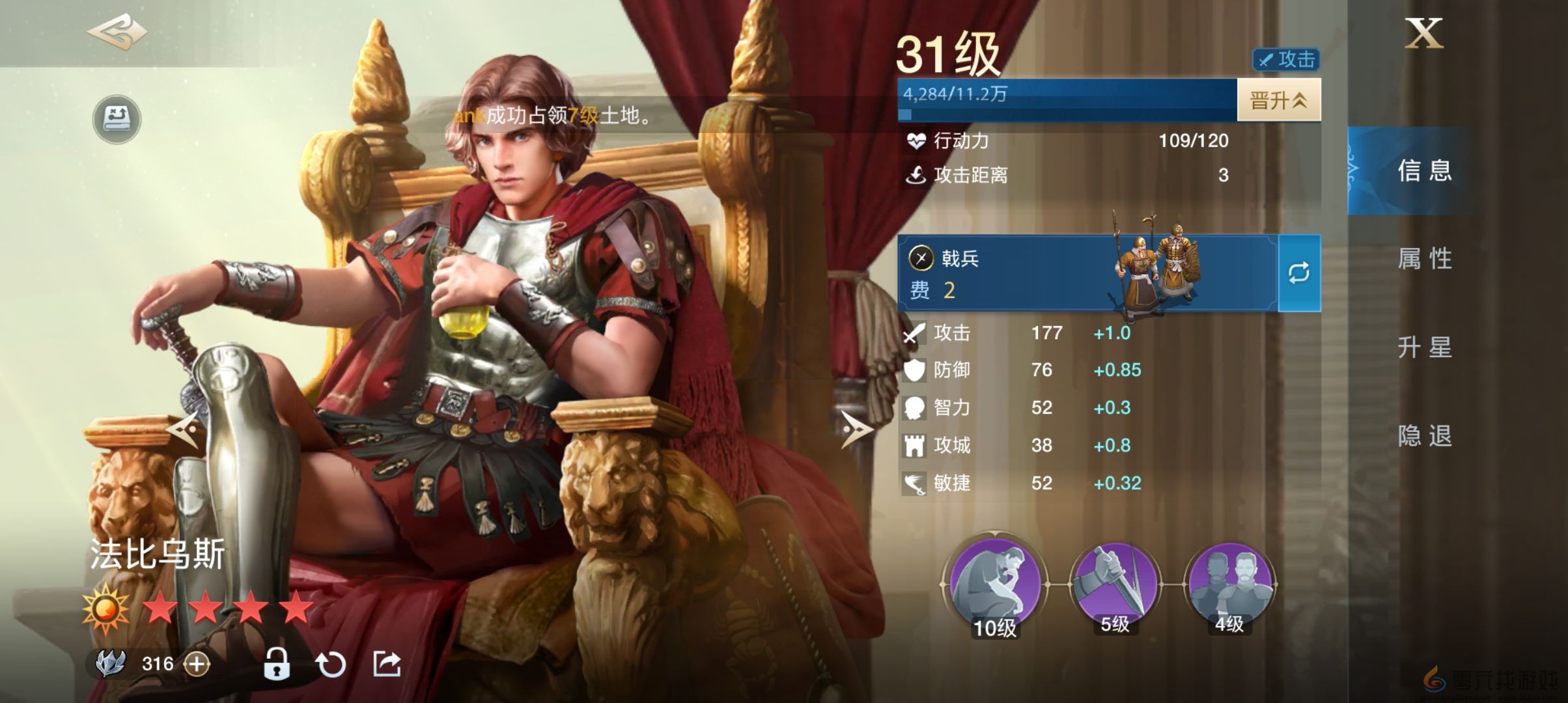Open the 隐退 retire tab
The image size is (1568, 703).
coord(1424,436)
